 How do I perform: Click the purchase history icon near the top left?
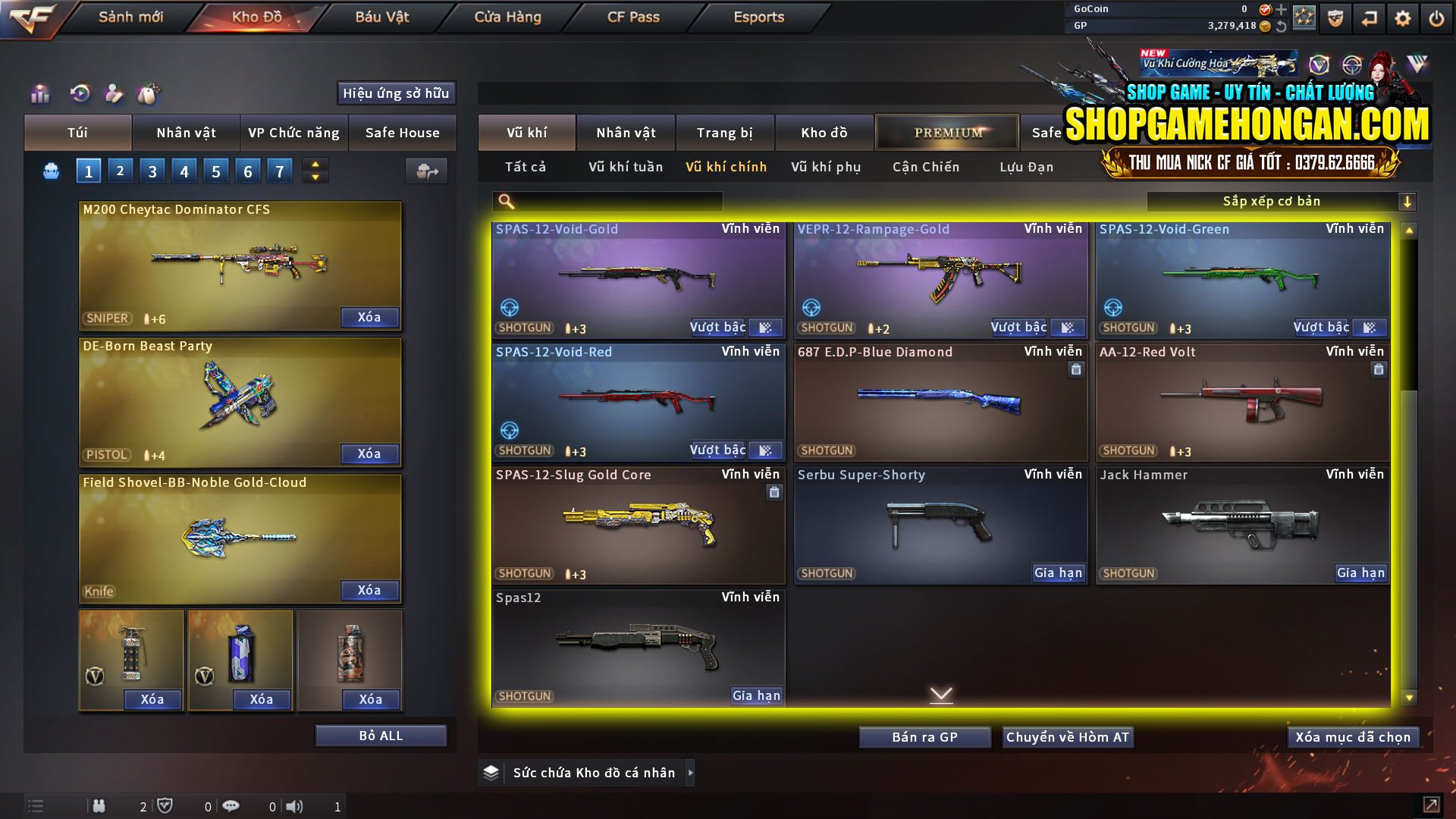click(x=79, y=94)
